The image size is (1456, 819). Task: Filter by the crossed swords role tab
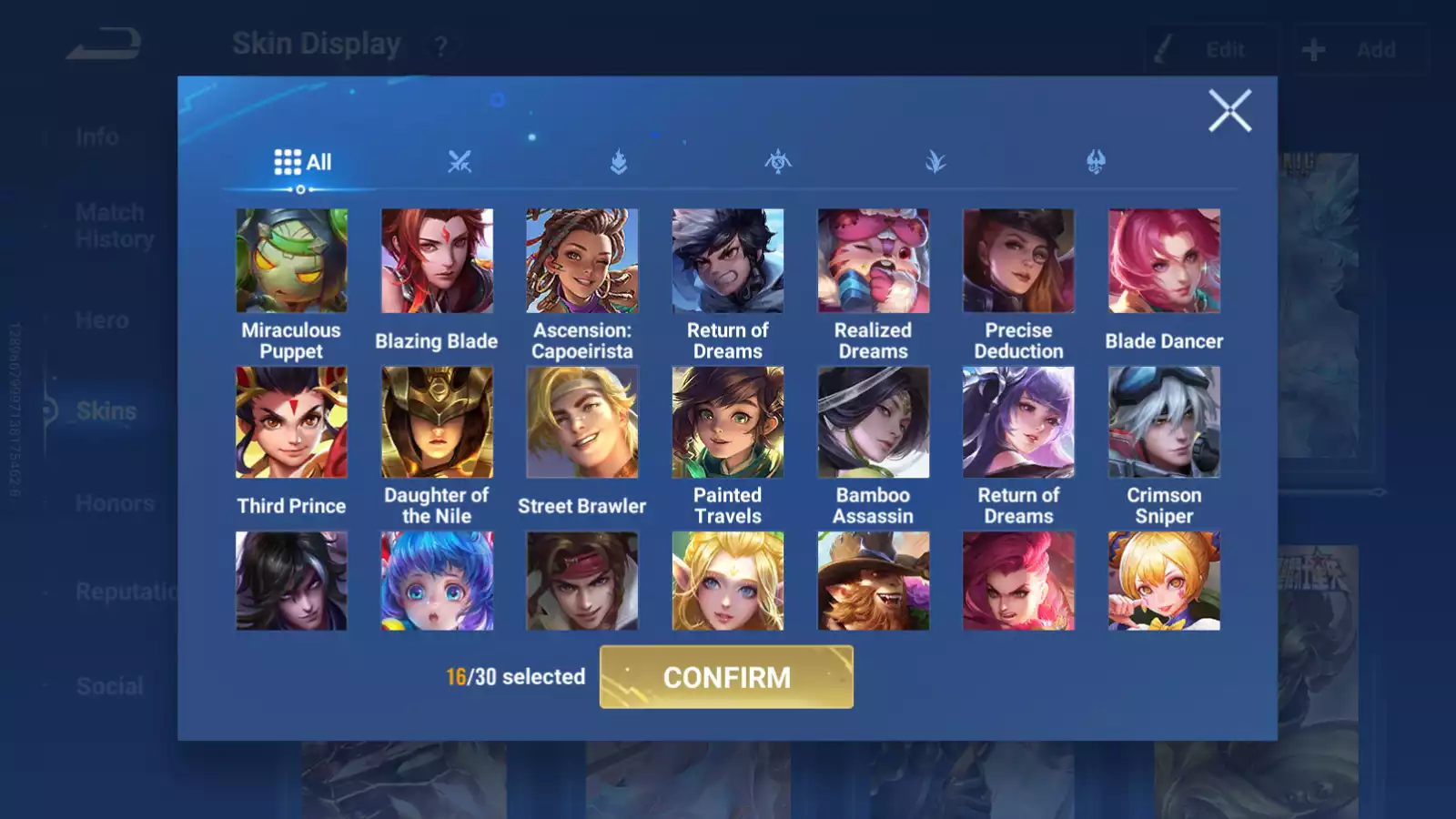click(x=460, y=163)
